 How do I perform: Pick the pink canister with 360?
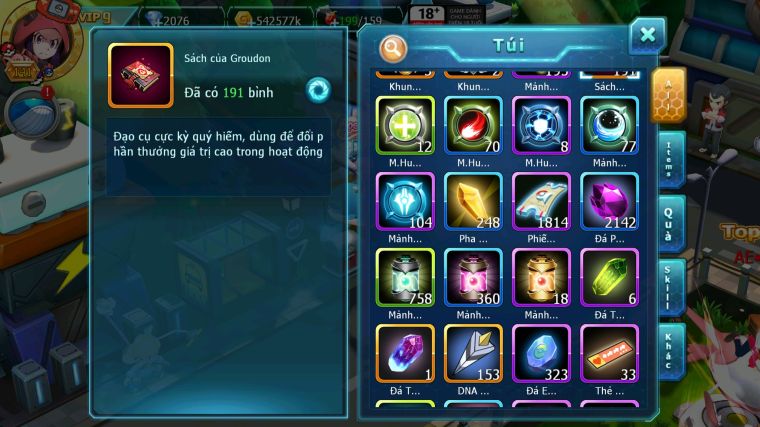473,277
